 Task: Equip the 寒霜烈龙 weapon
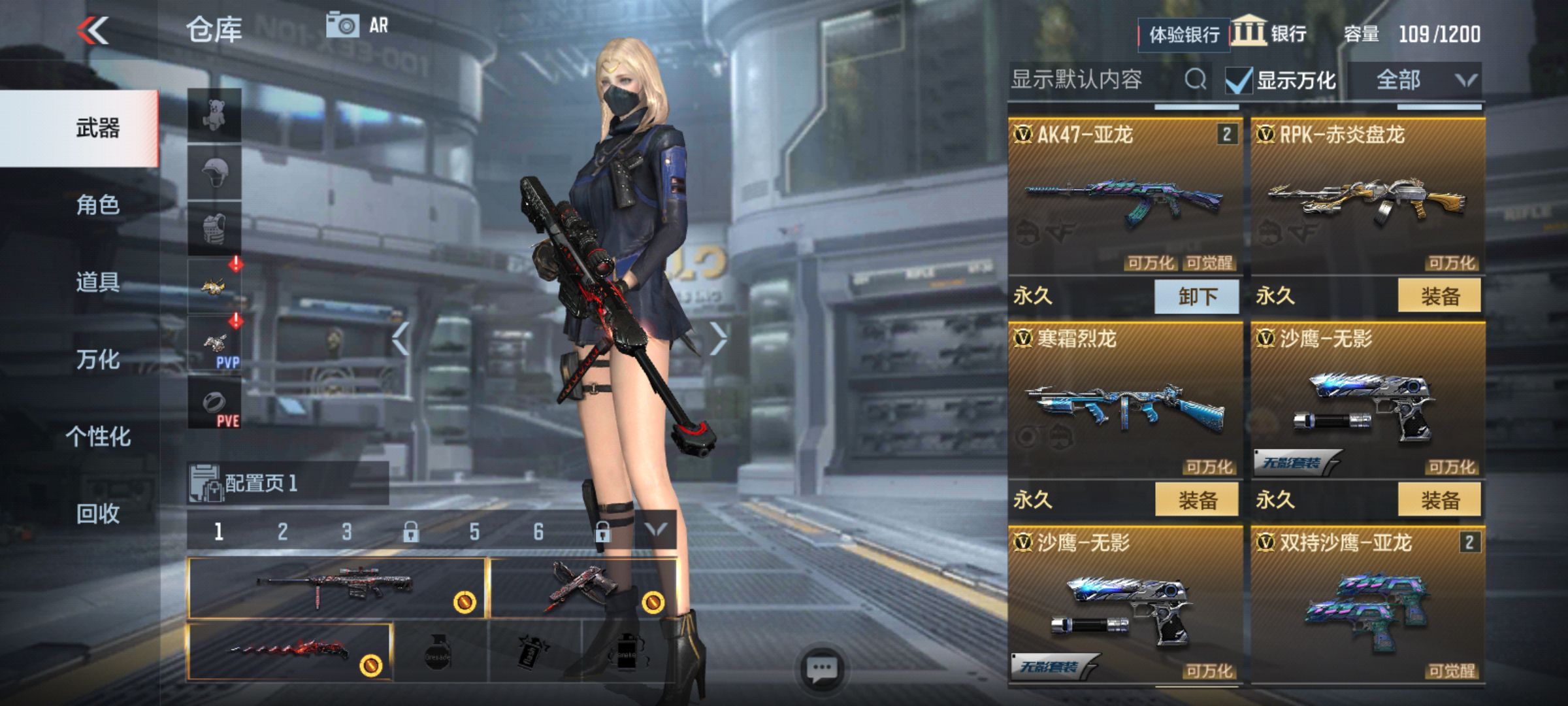click(x=1197, y=500)
